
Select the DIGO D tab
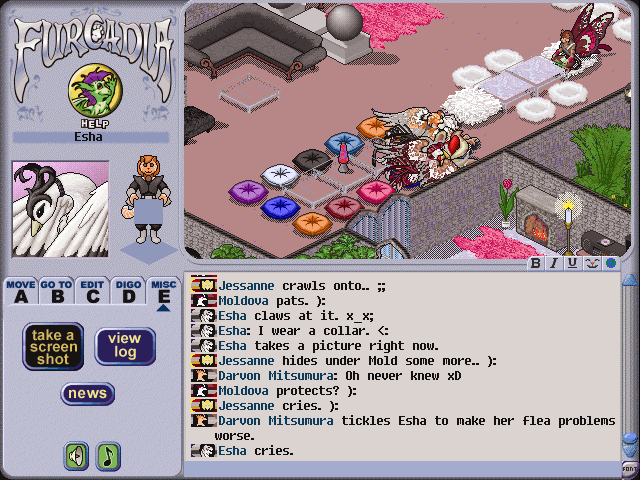pos(127,291)
